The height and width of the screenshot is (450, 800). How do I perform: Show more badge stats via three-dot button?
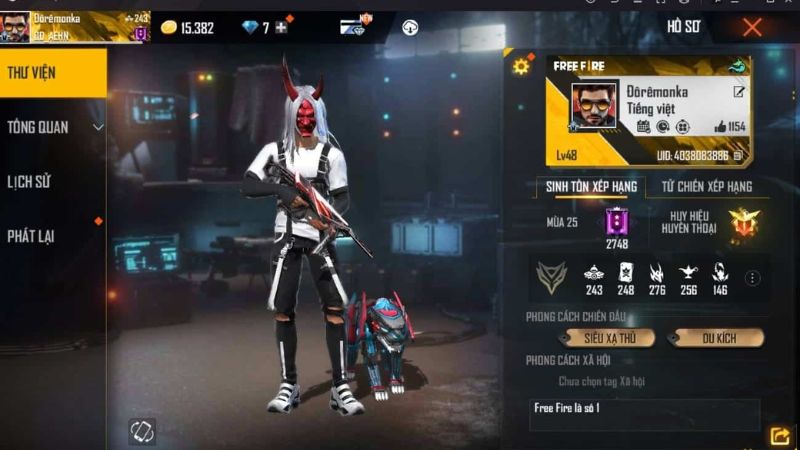(x=753, y=278)
